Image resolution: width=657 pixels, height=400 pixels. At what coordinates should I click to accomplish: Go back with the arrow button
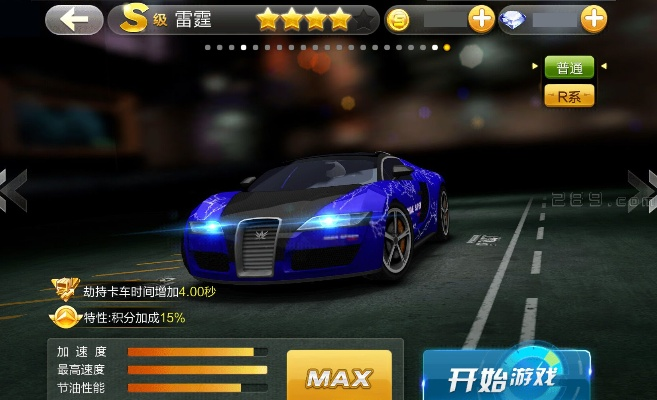click(x=74, y=18)
